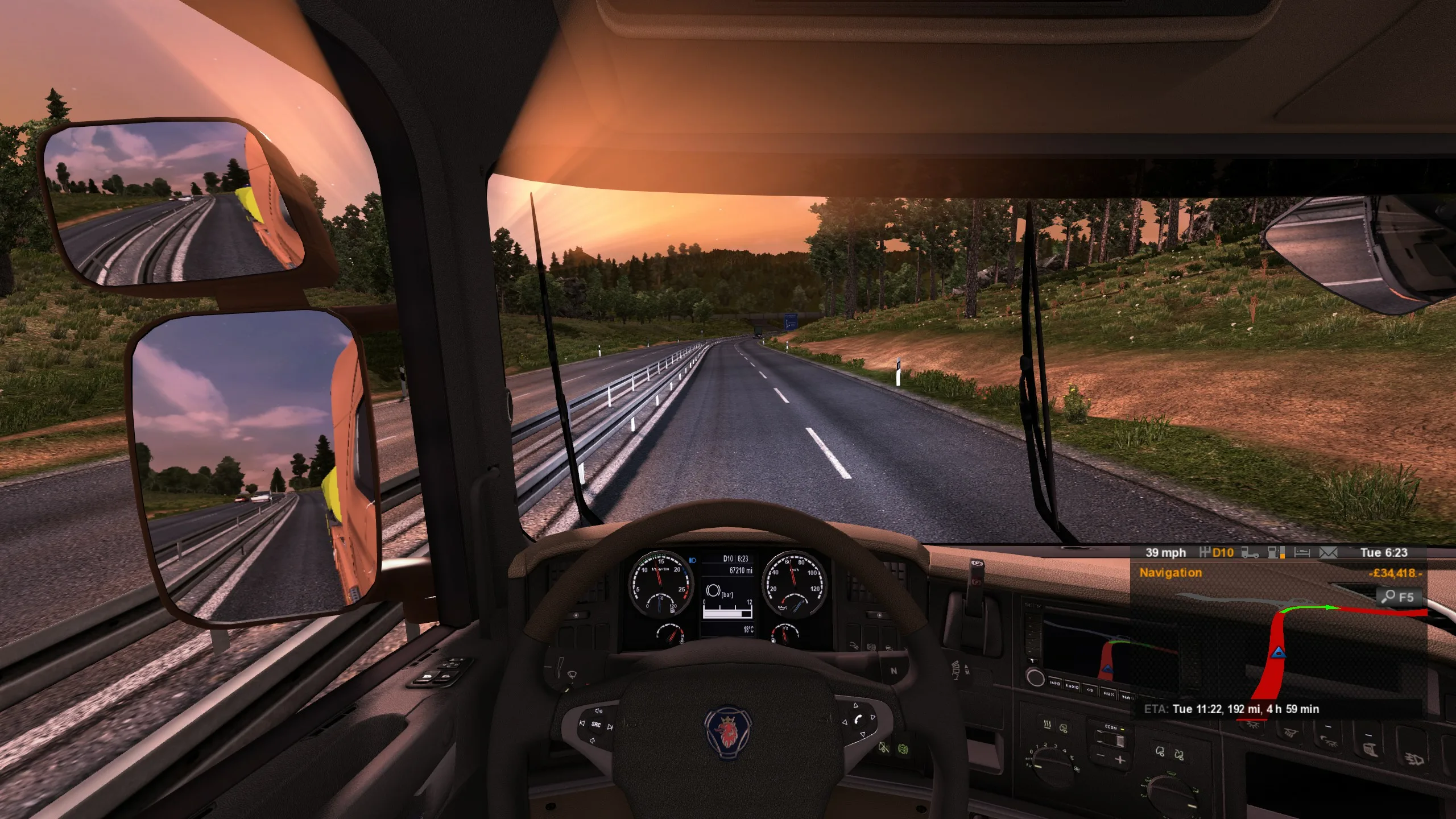
Task: Open the mail envelope icon
Action: pyautogui.click(x=1329, y=552)
